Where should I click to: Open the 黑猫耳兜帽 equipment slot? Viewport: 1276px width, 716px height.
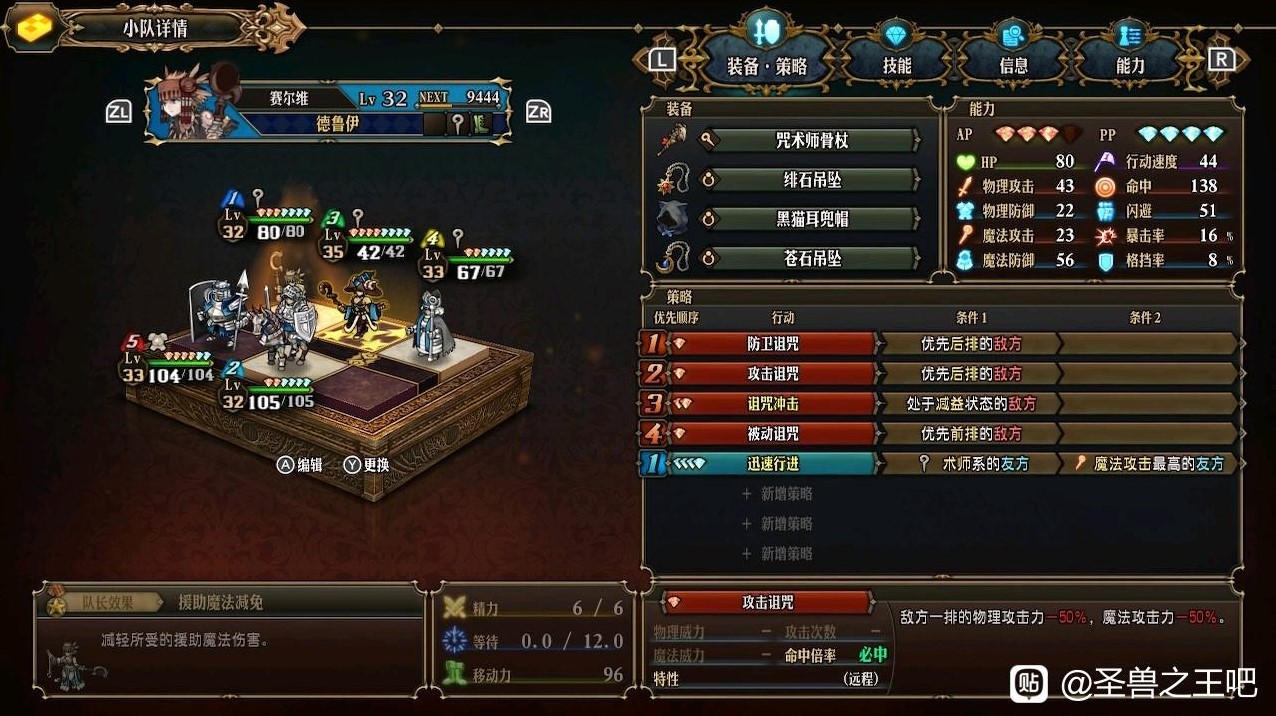812,219
